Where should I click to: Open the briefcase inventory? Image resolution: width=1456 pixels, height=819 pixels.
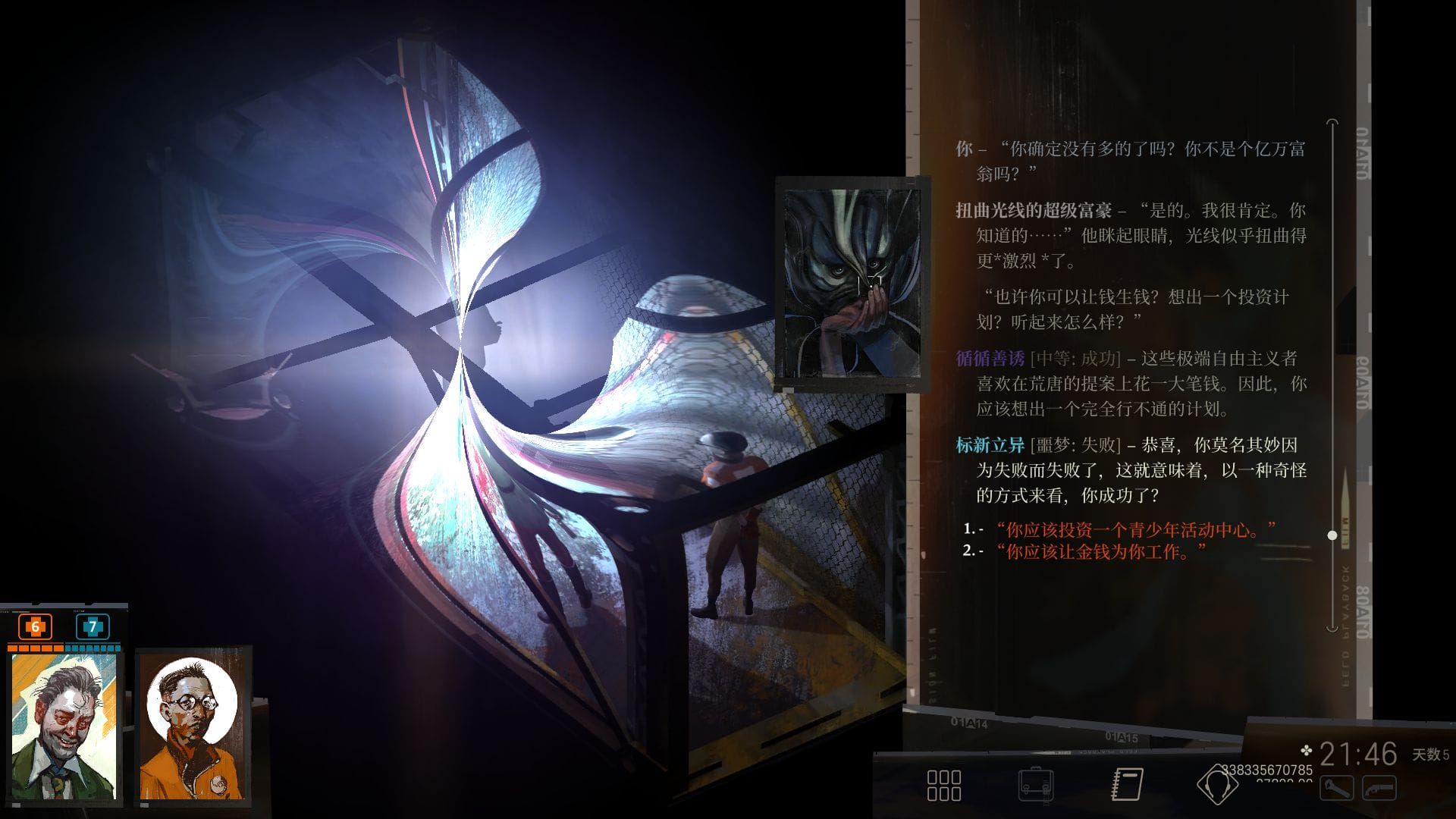click(1035, 785)
